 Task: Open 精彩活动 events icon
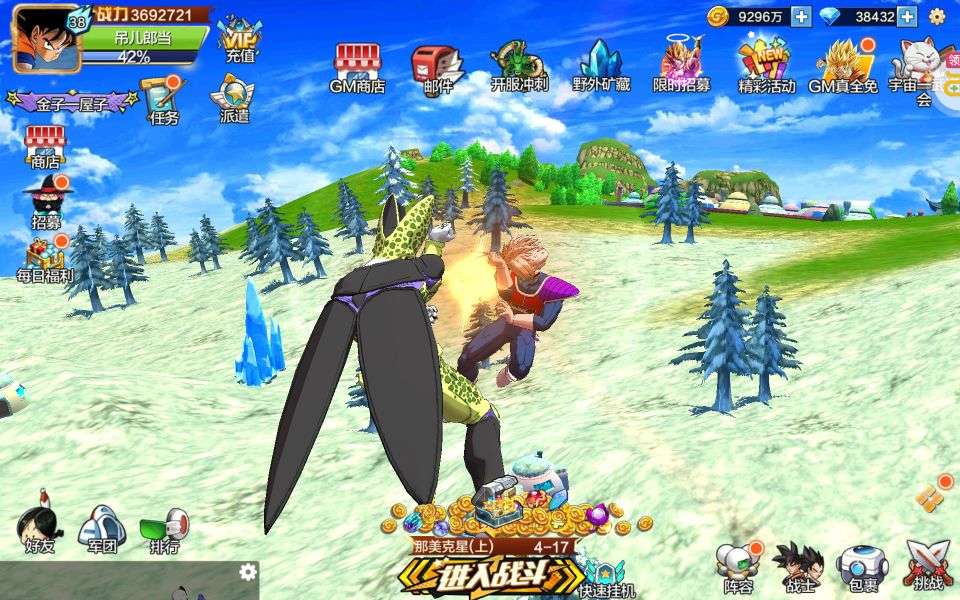(766, 66)
